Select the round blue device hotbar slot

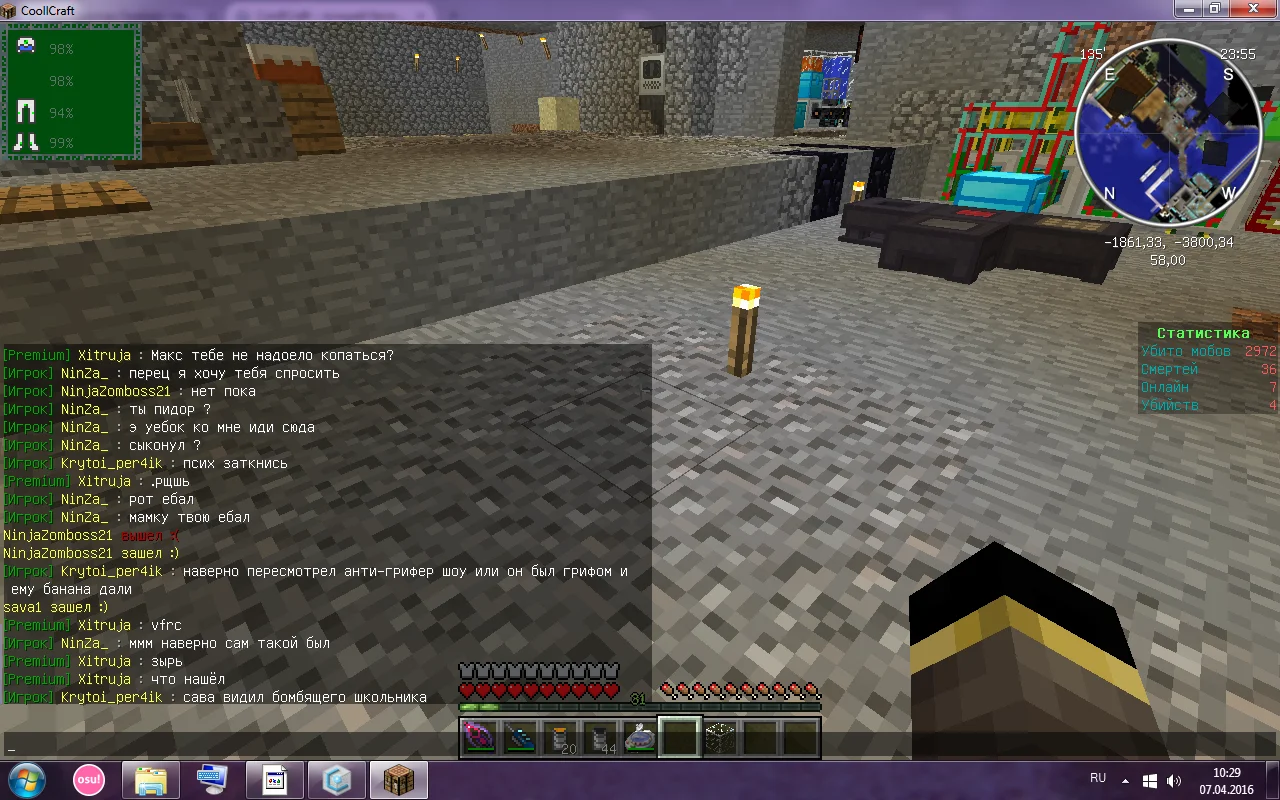tap(640, 738)
